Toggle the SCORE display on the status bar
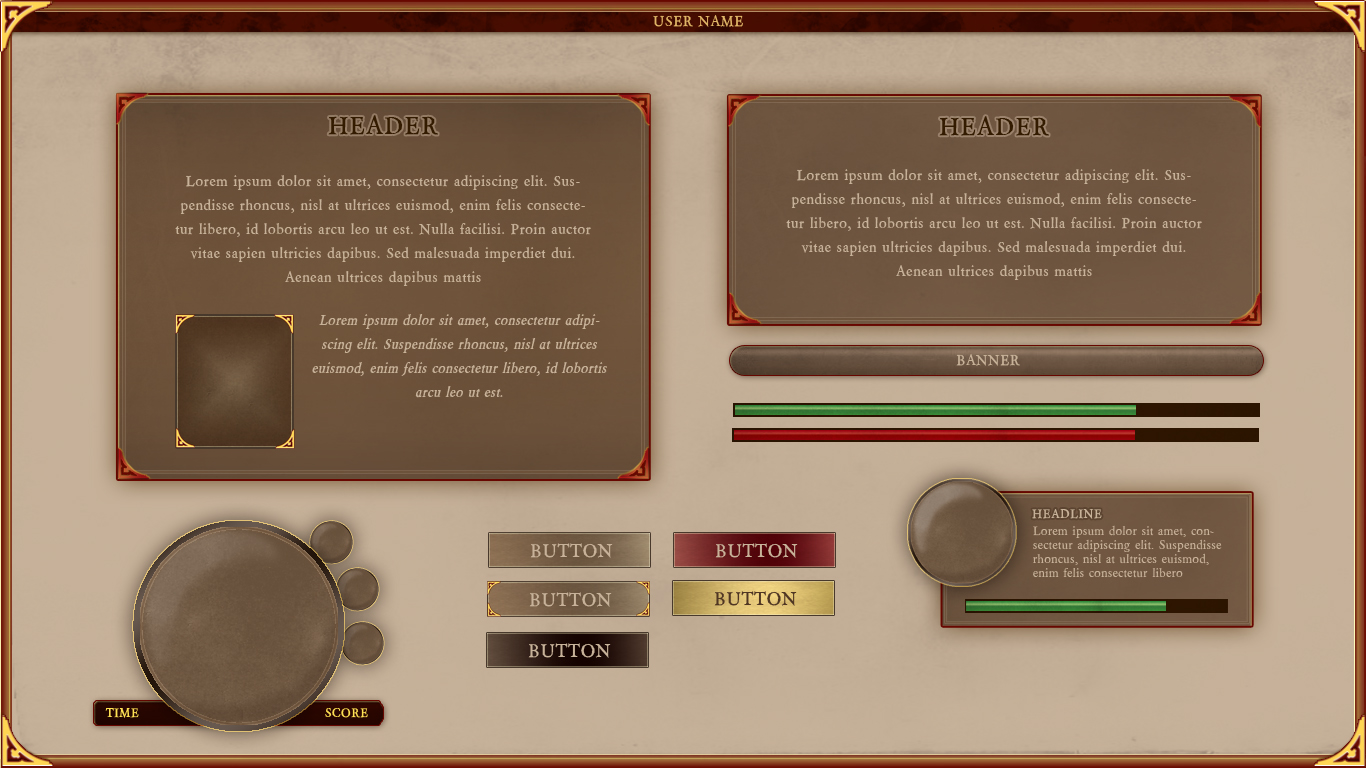Viewport: 1366px width, 768px height. pos(345,713)
